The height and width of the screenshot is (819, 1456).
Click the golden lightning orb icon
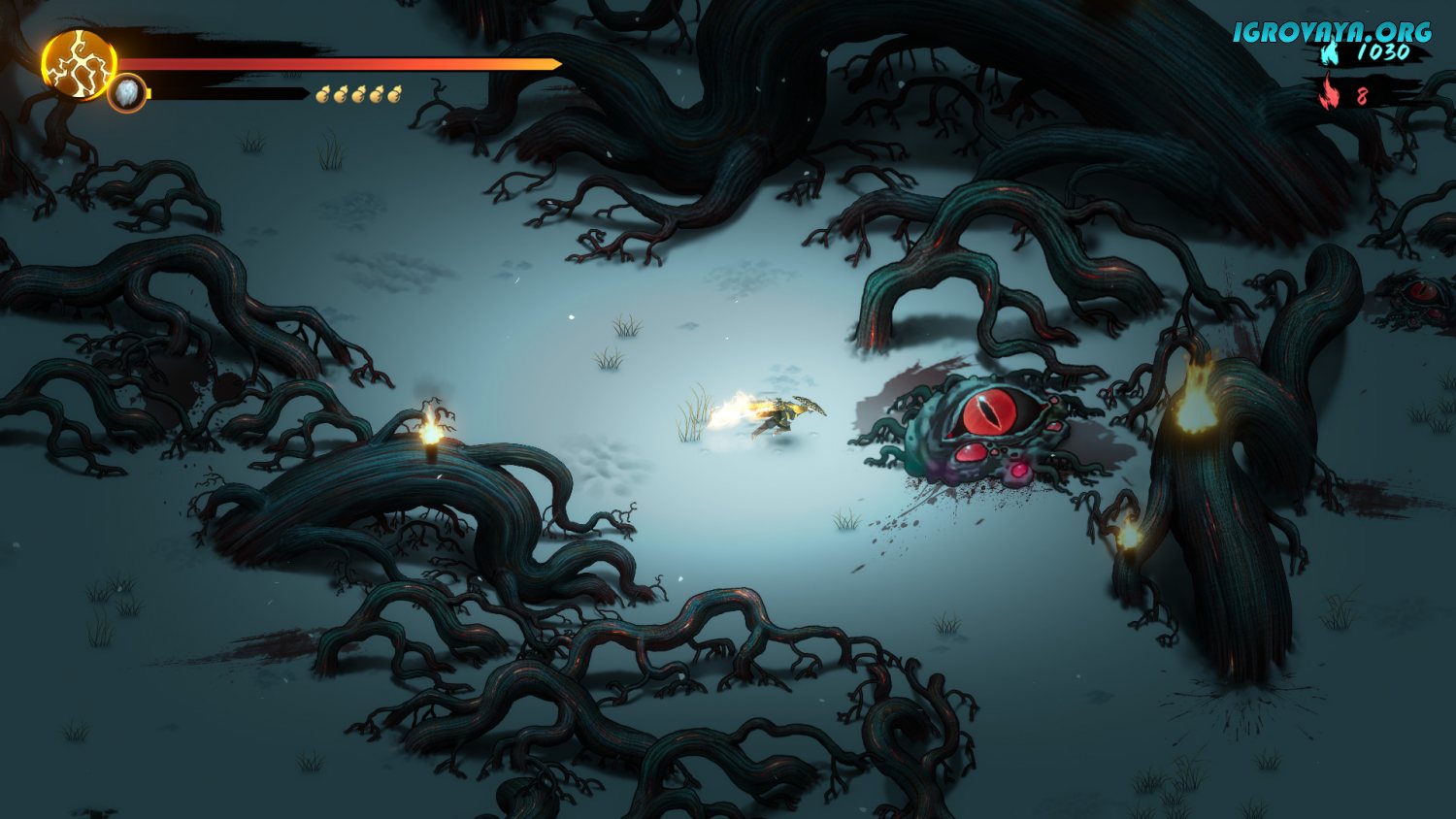(x=78, y=65)
